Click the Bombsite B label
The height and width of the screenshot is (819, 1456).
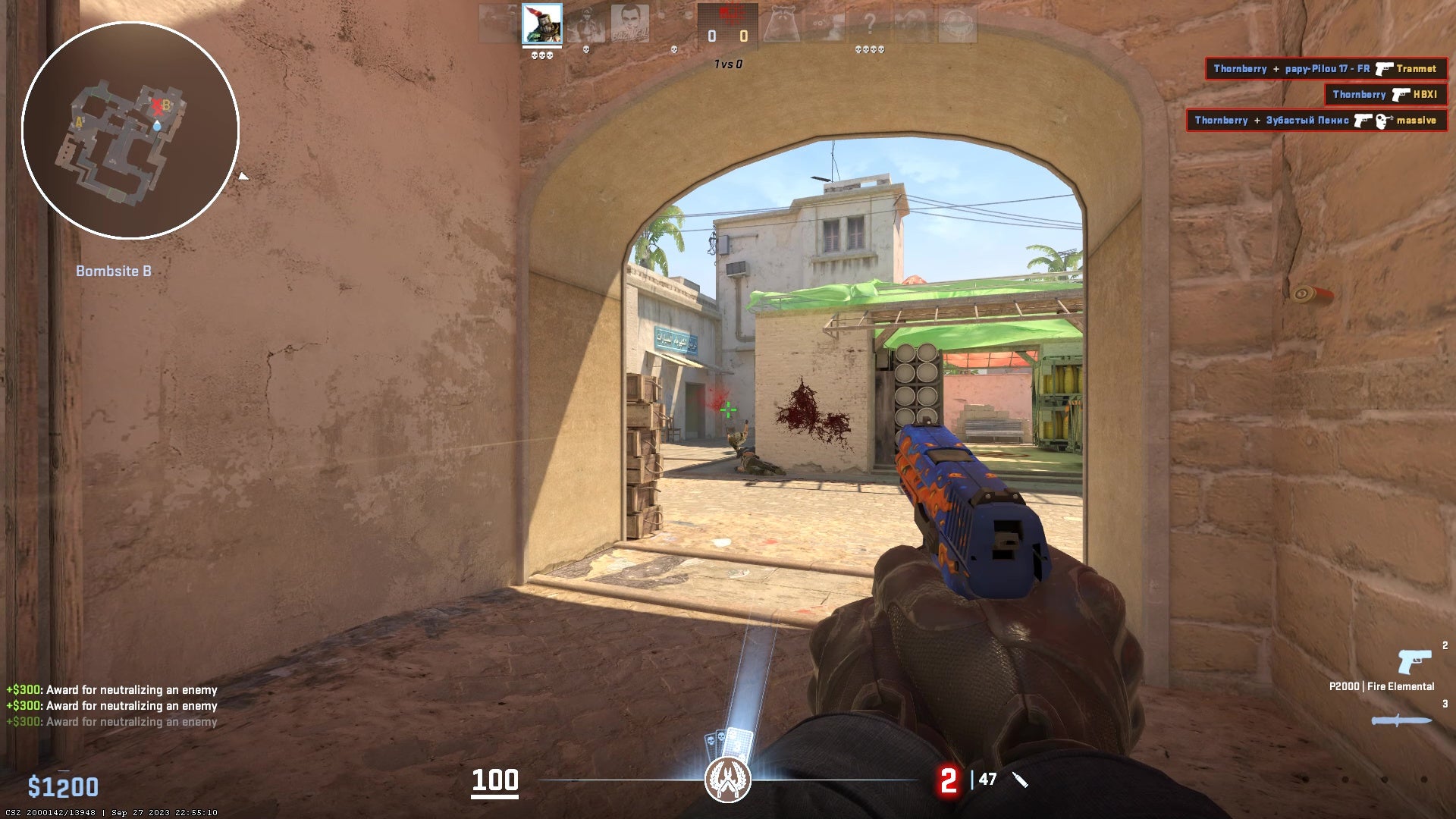click(x=114, y=271)
